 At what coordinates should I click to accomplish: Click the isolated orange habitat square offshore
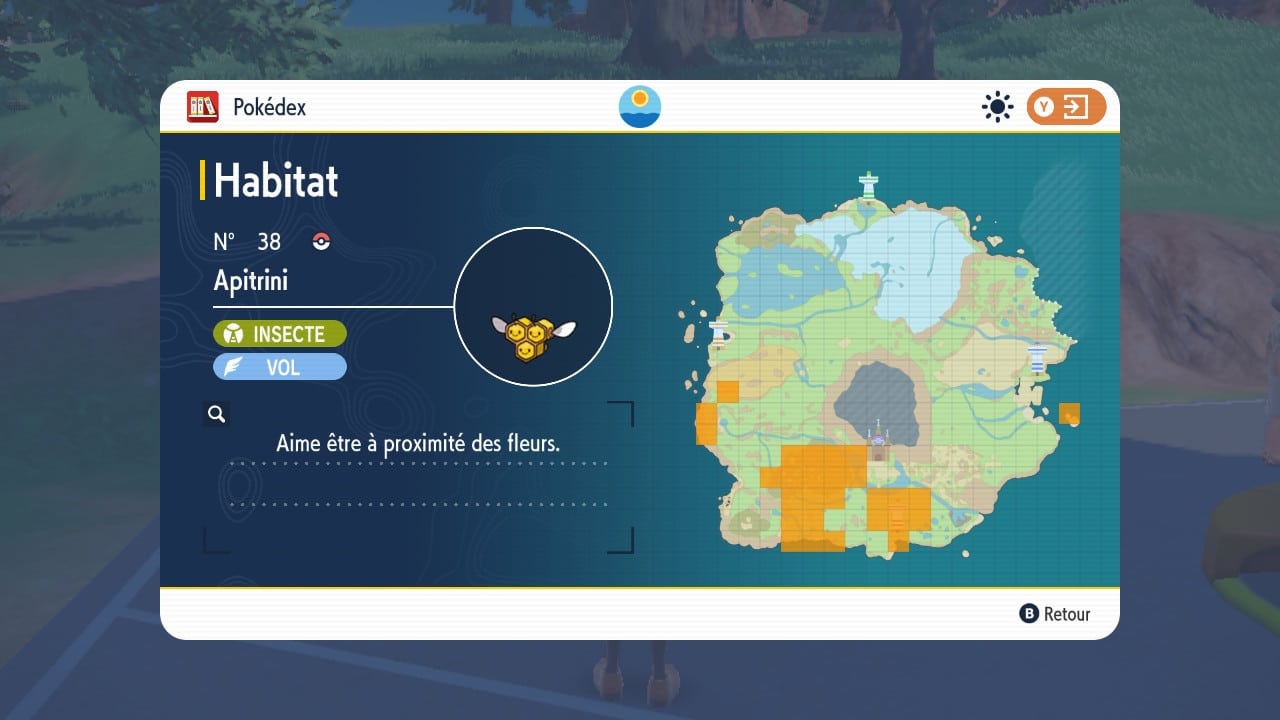pos(1069,414)
